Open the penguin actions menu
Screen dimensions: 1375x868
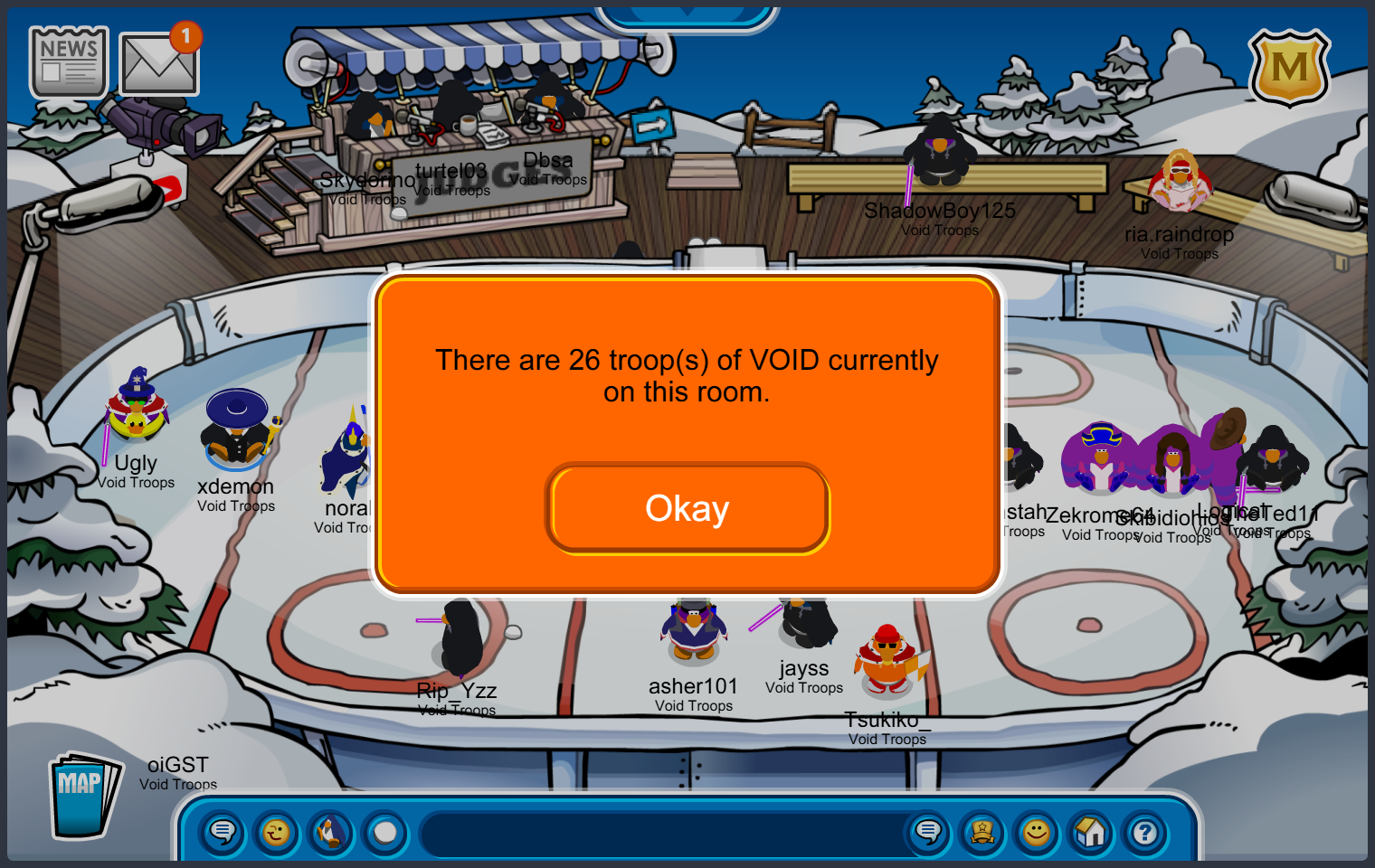point(331,832)
